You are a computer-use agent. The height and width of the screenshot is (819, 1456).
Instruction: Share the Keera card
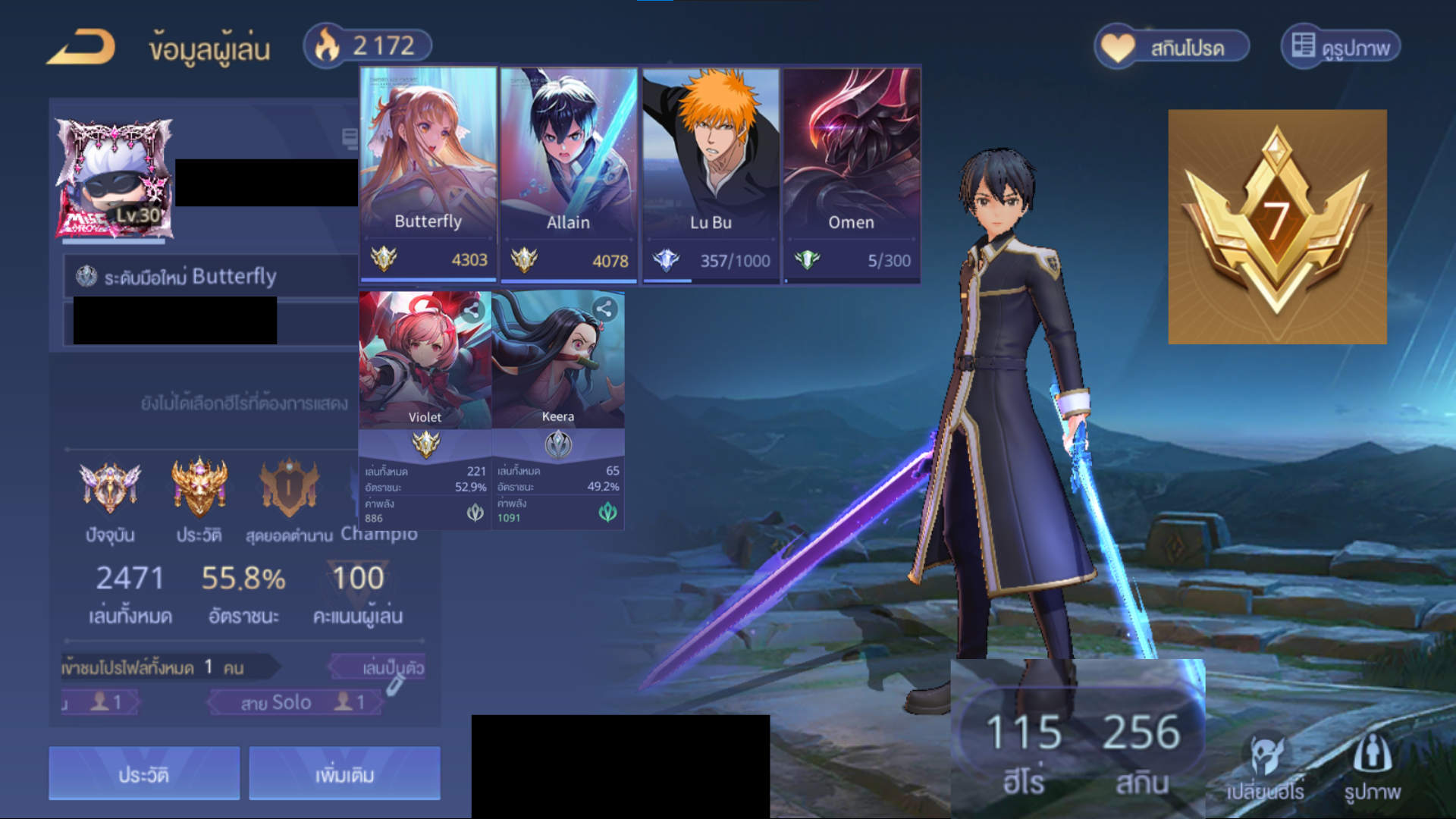tap(604, 309)
